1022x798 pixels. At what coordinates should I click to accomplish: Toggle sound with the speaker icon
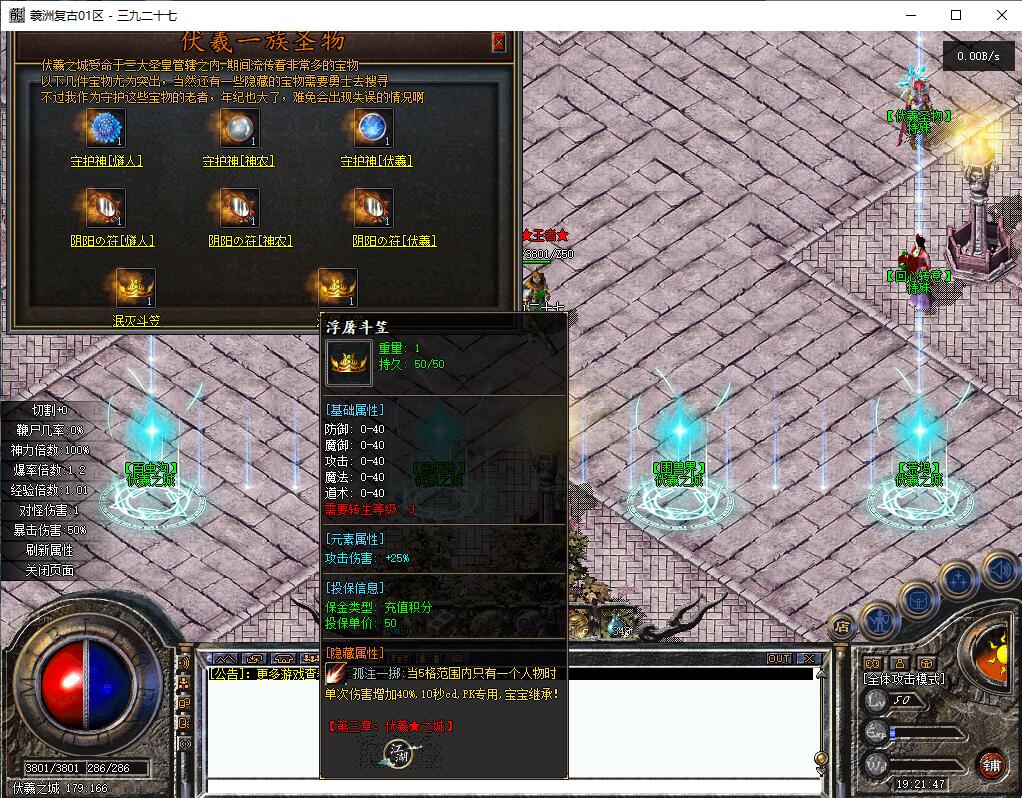click(998, 571)
